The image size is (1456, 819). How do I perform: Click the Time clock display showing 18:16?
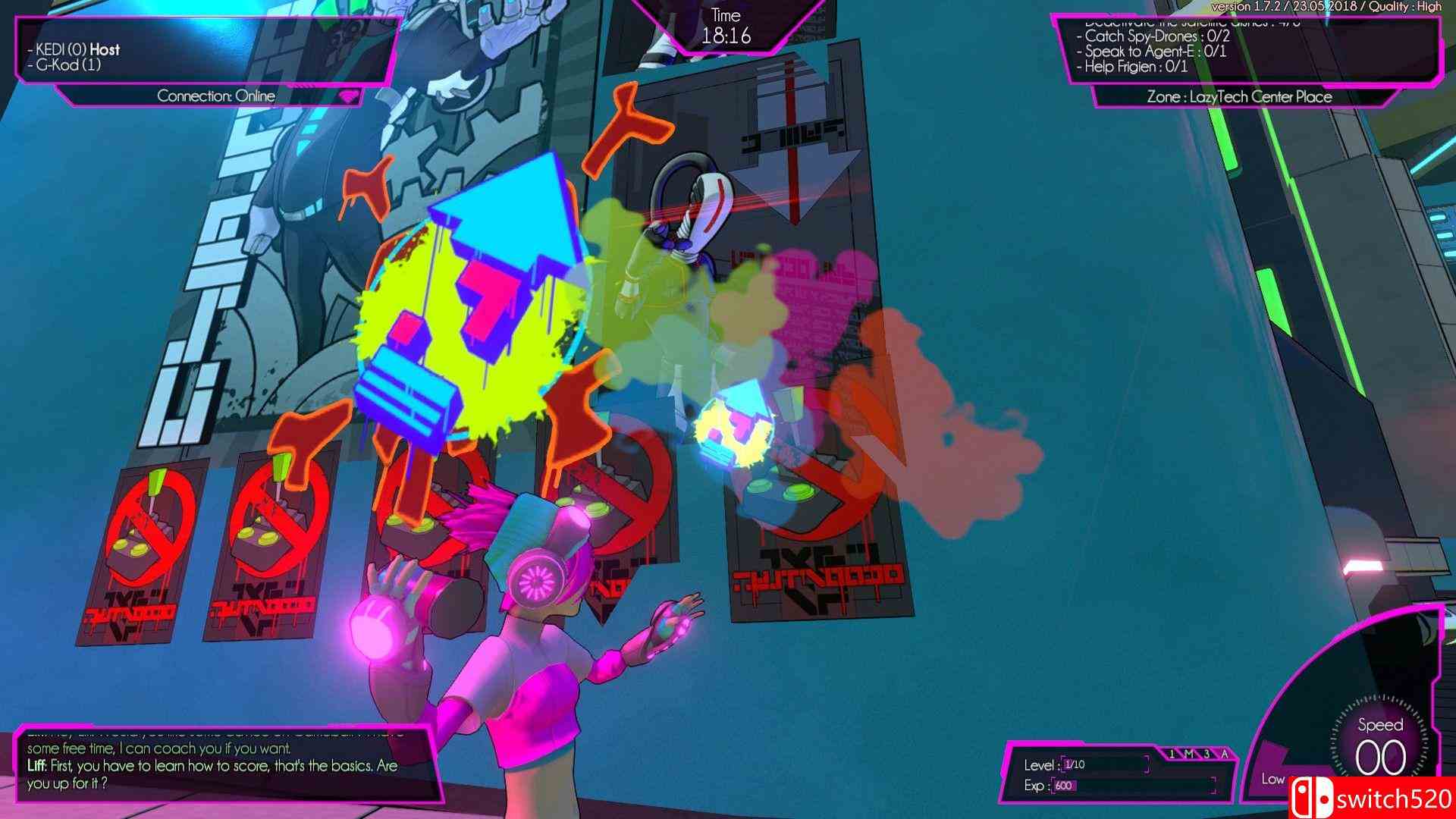tap(727, 25)
